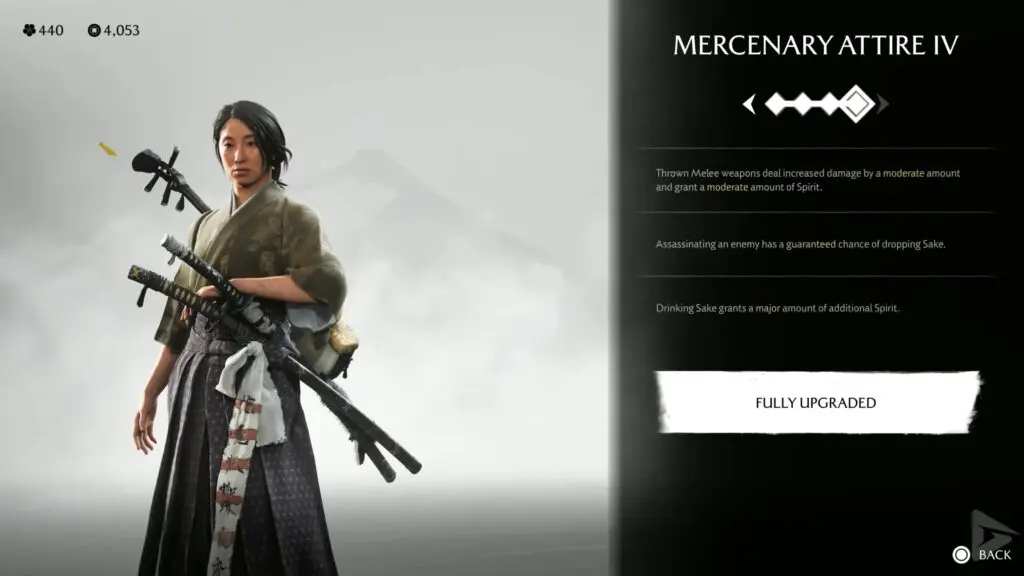Select the Thrown Melee weapons perk description
The width and height of the screenshot is (1024, 576).
(808, 180)
